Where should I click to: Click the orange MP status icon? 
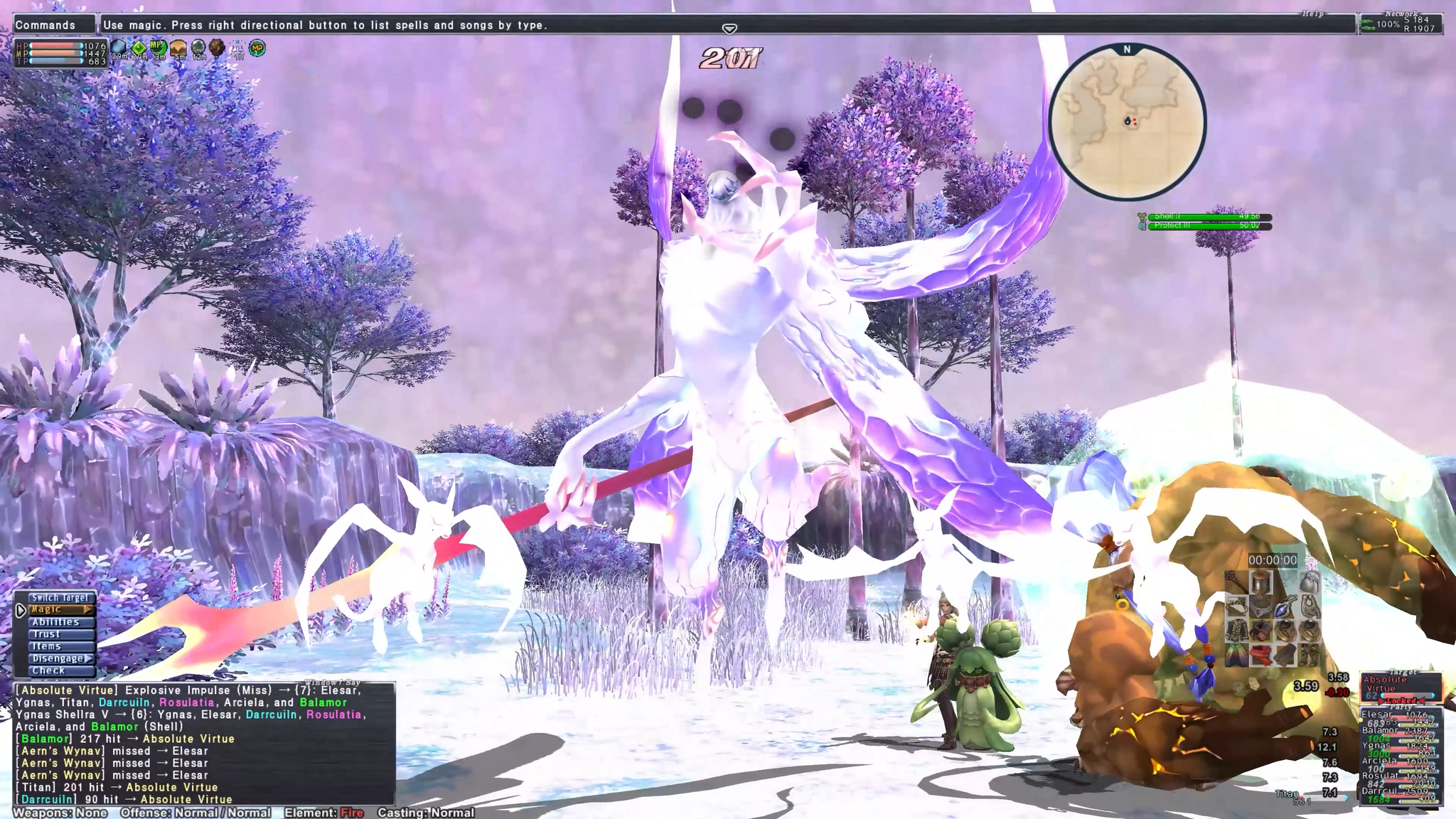coord(257,48)
